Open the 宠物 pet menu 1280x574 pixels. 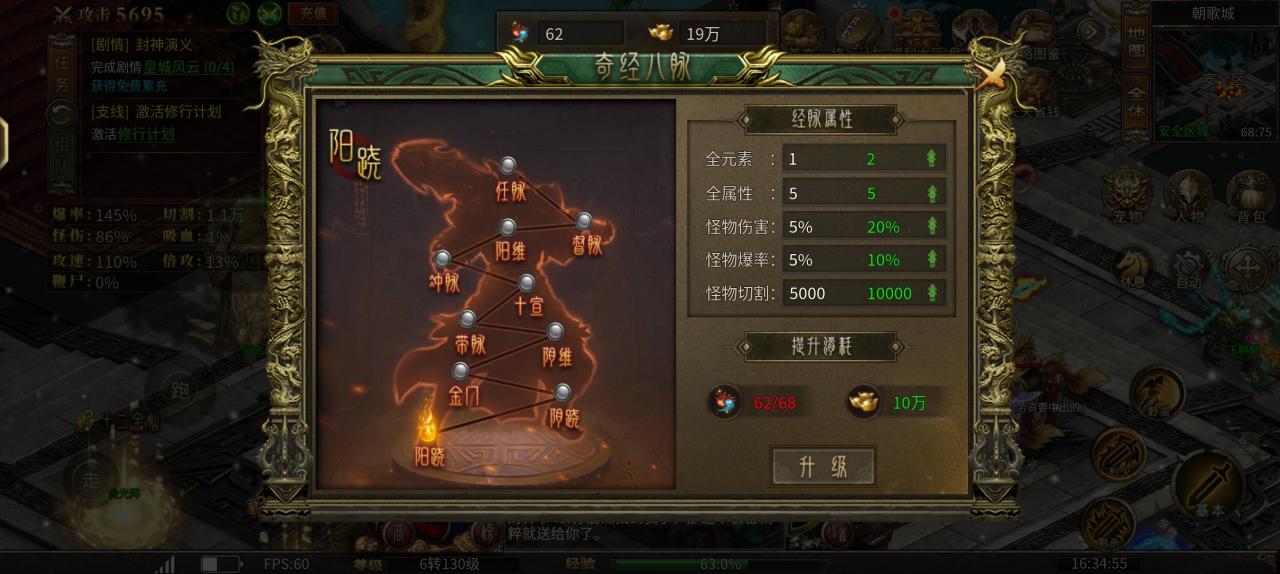pos(1127,194)
